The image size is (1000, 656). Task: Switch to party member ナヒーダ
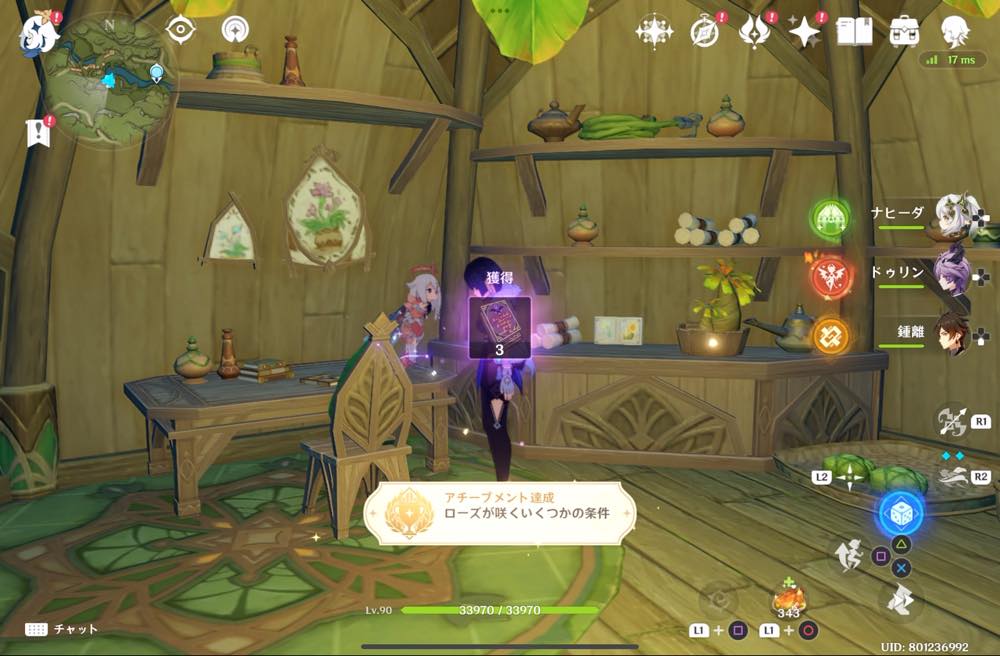pyautogui.click(x=953, y=215)
